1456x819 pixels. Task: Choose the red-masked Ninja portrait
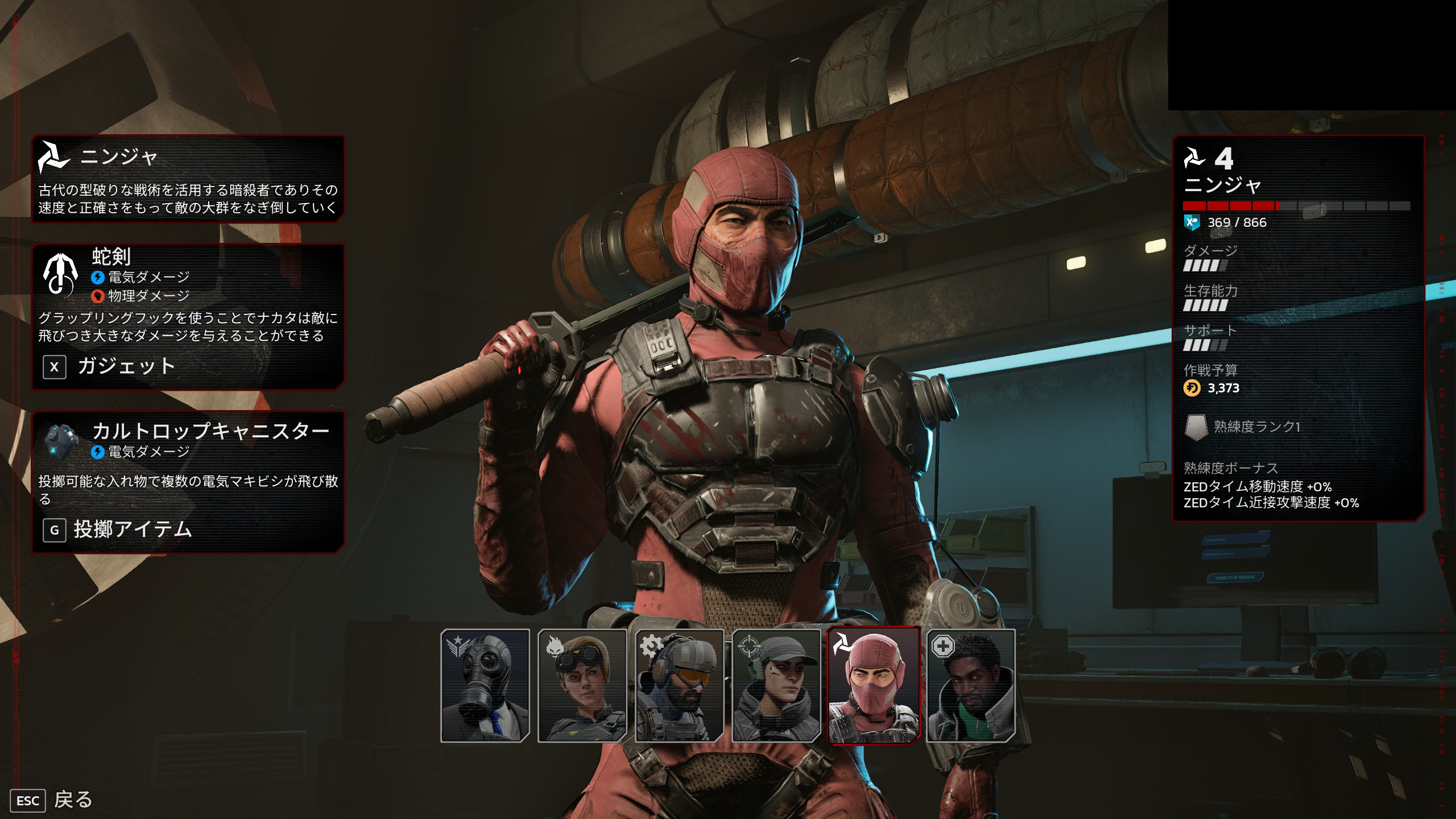coord(873,685)
